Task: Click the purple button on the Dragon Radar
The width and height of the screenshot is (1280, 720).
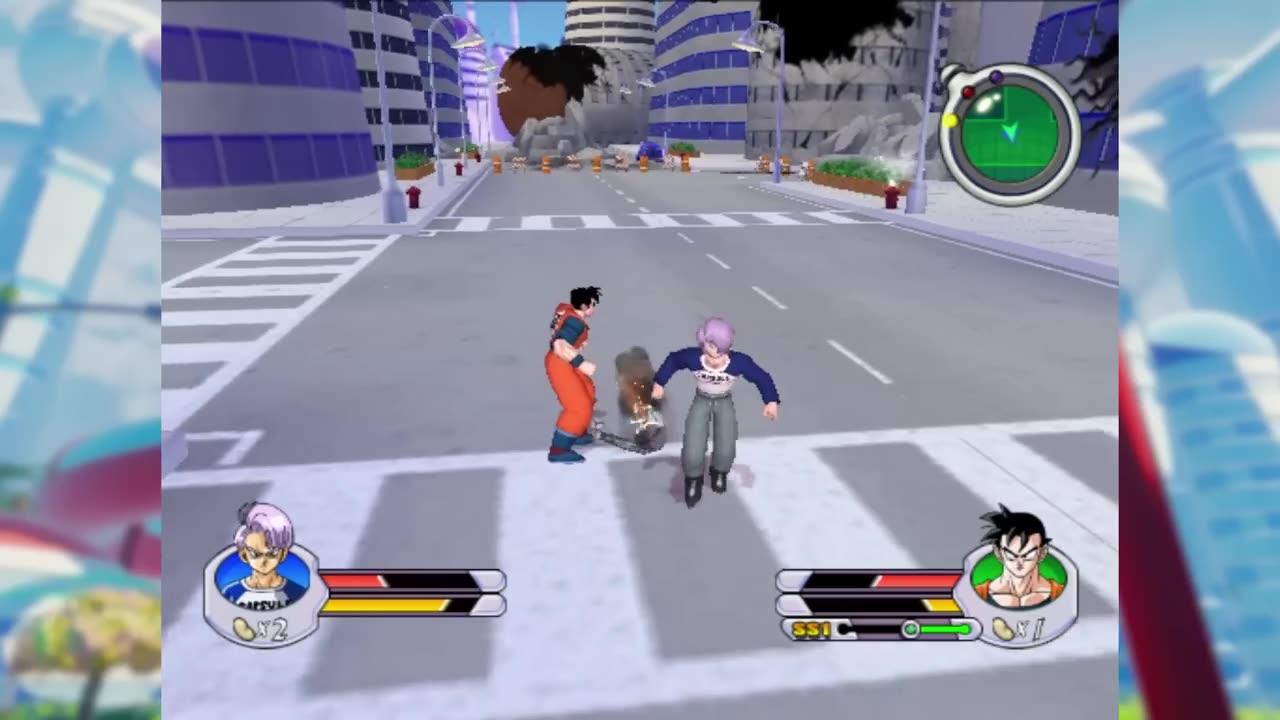Action: [996, 77]
